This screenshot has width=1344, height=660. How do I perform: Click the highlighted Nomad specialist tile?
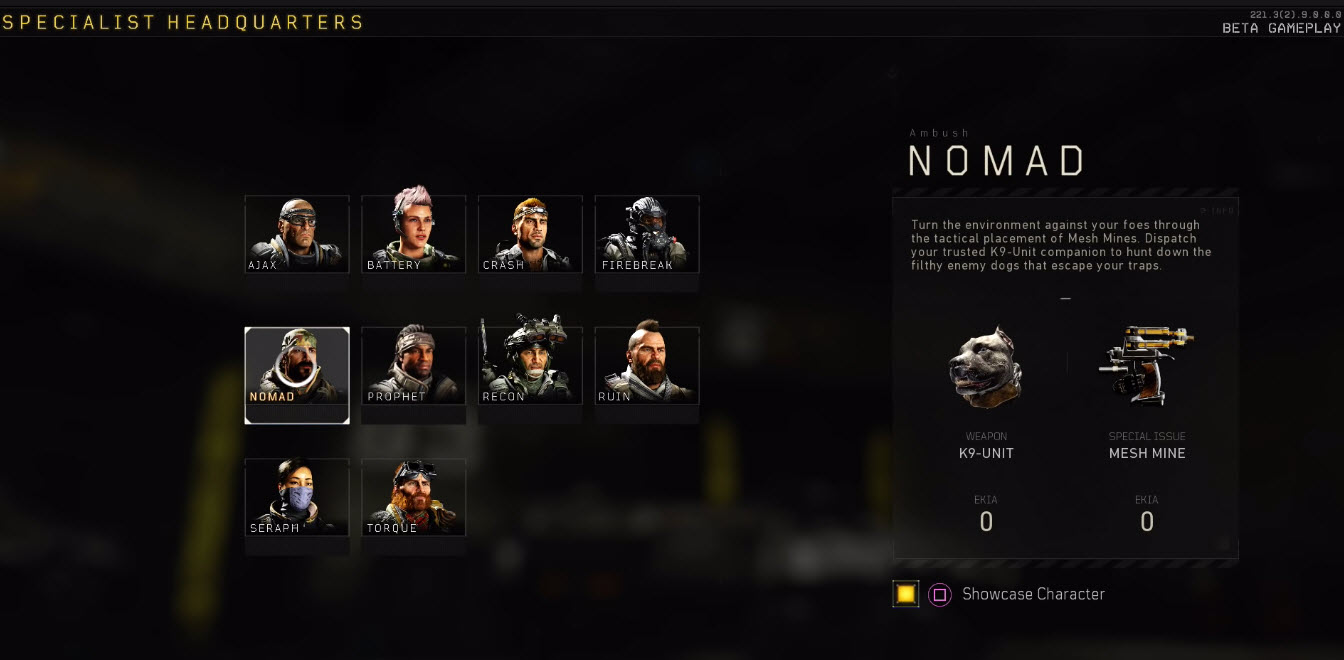[x=297, y=366]
